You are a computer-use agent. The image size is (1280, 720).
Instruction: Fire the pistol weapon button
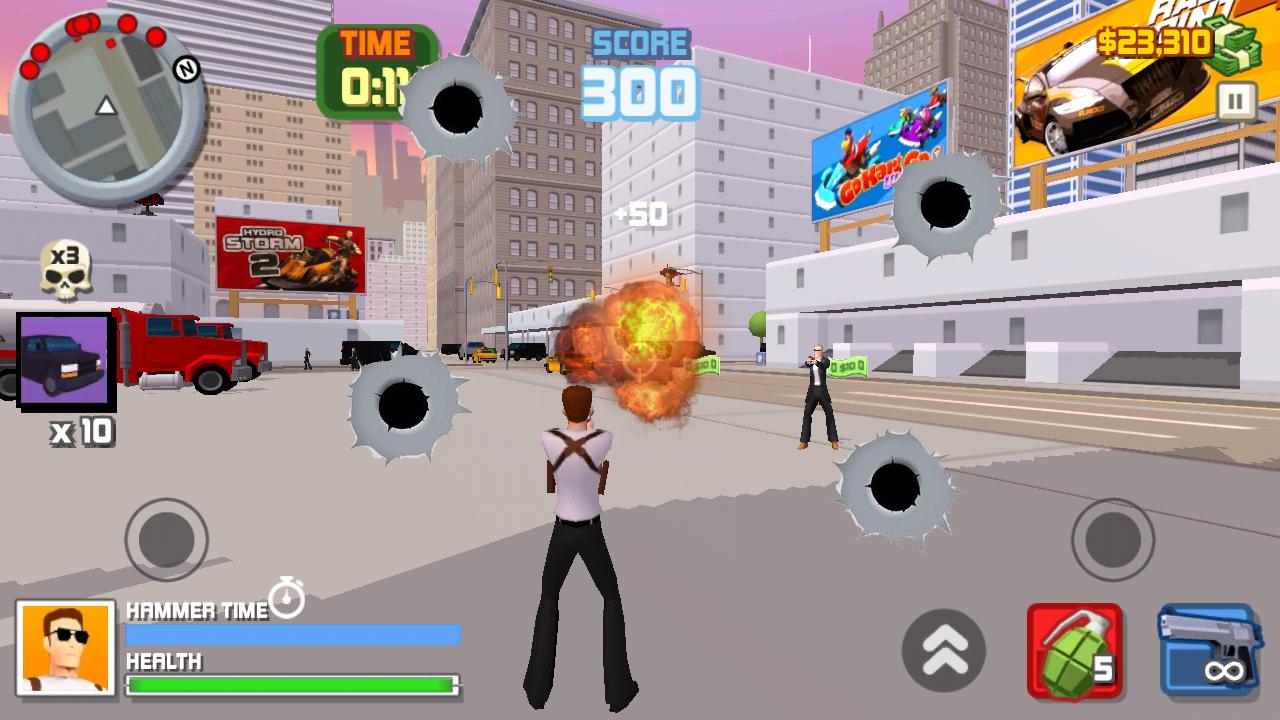point(1208,651)
